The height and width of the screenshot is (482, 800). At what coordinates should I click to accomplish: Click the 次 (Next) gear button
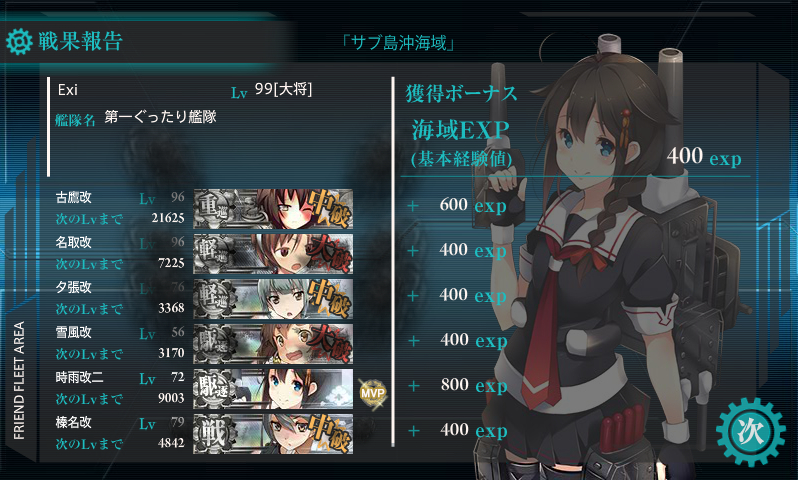point(750,431)
